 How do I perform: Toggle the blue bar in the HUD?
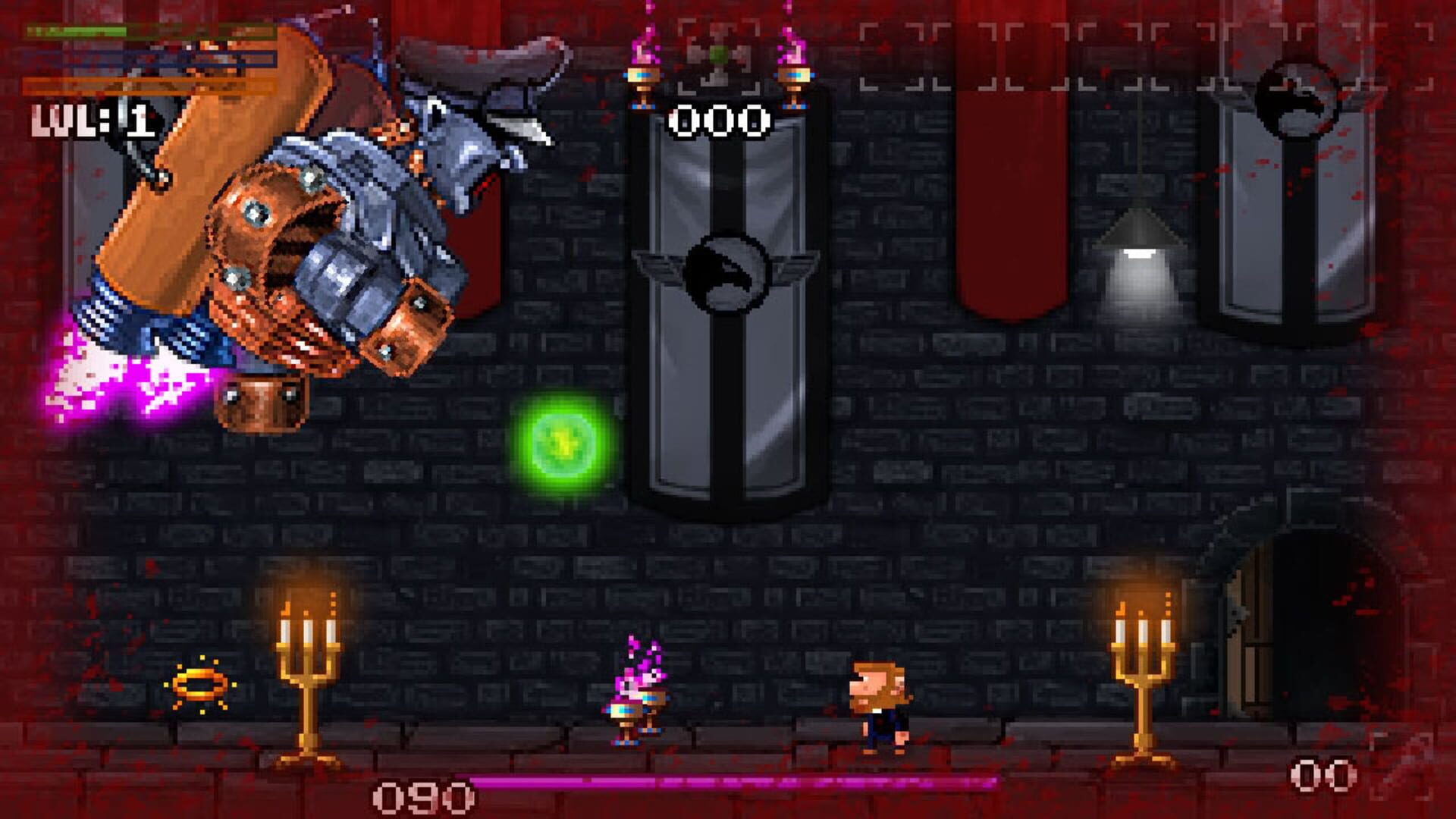152,57
